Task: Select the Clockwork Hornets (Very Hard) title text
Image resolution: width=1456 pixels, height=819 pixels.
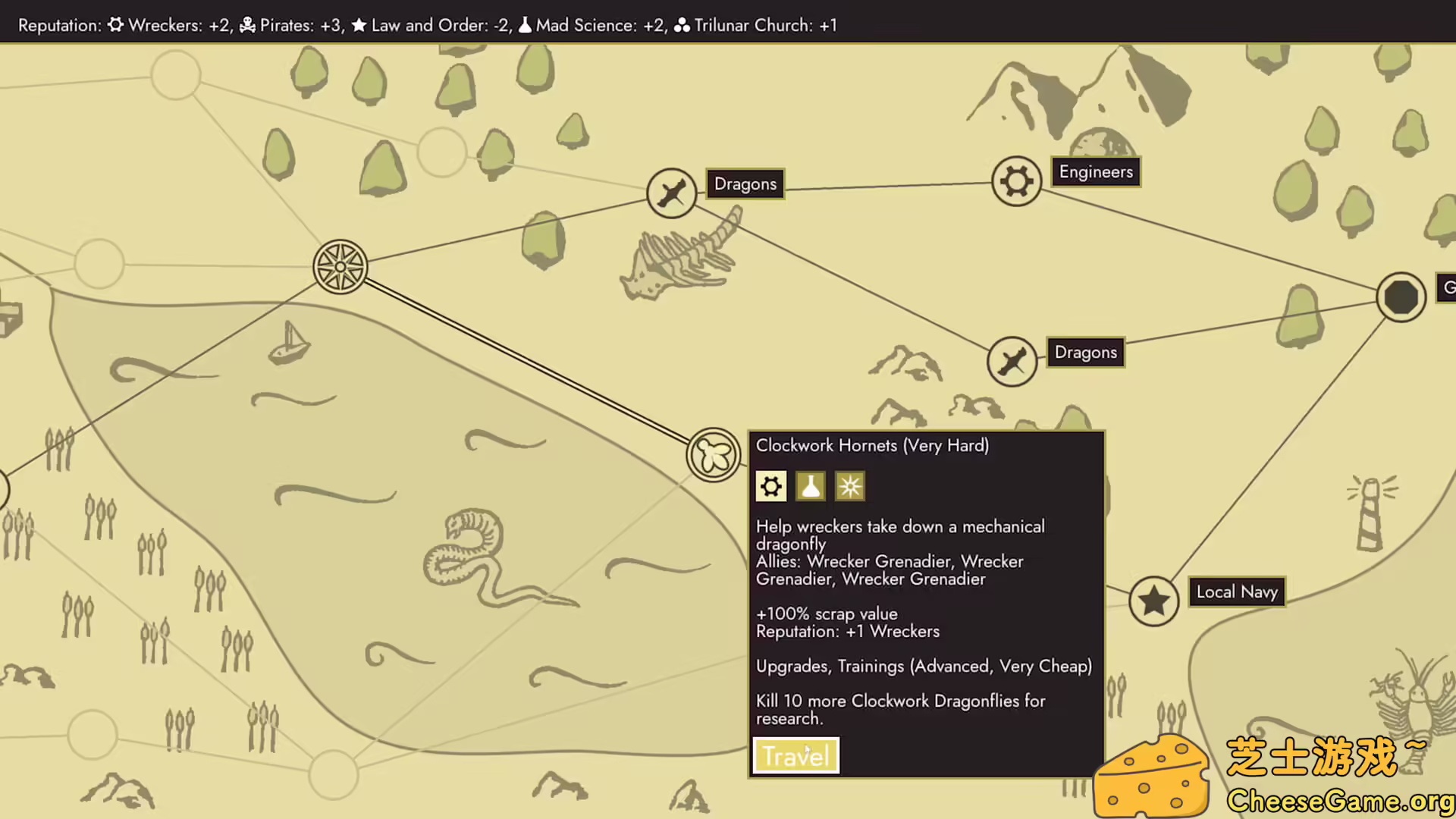Action: [872, 446]
